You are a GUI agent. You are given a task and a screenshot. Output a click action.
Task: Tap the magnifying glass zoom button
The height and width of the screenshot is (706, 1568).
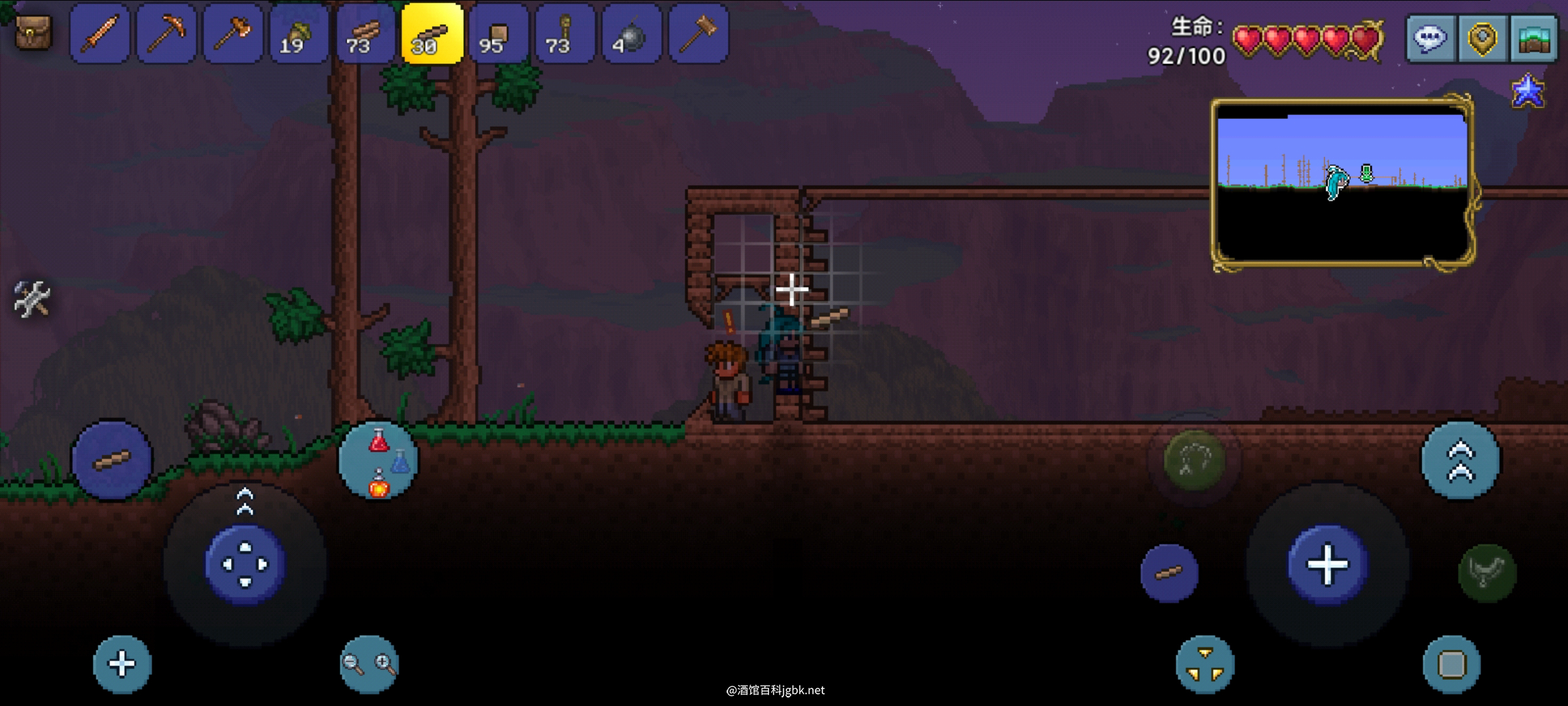point(369,664)
